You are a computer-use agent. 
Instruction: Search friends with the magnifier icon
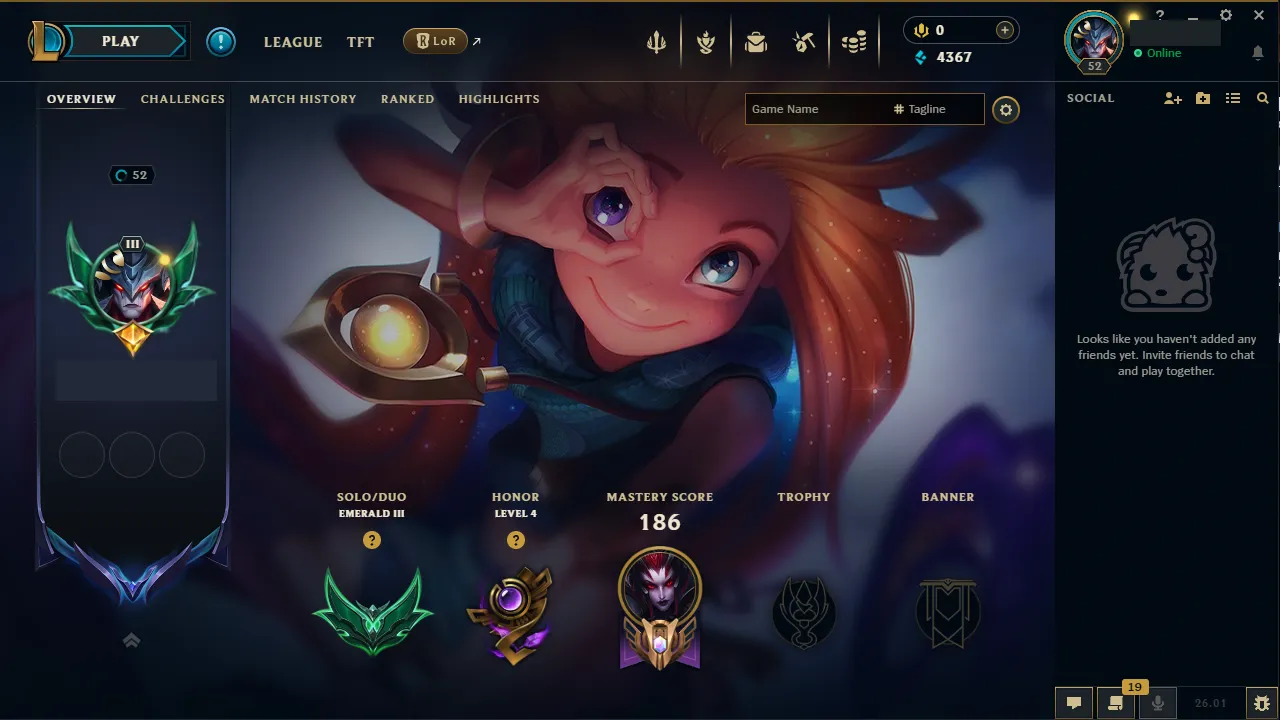[1262, 98]
